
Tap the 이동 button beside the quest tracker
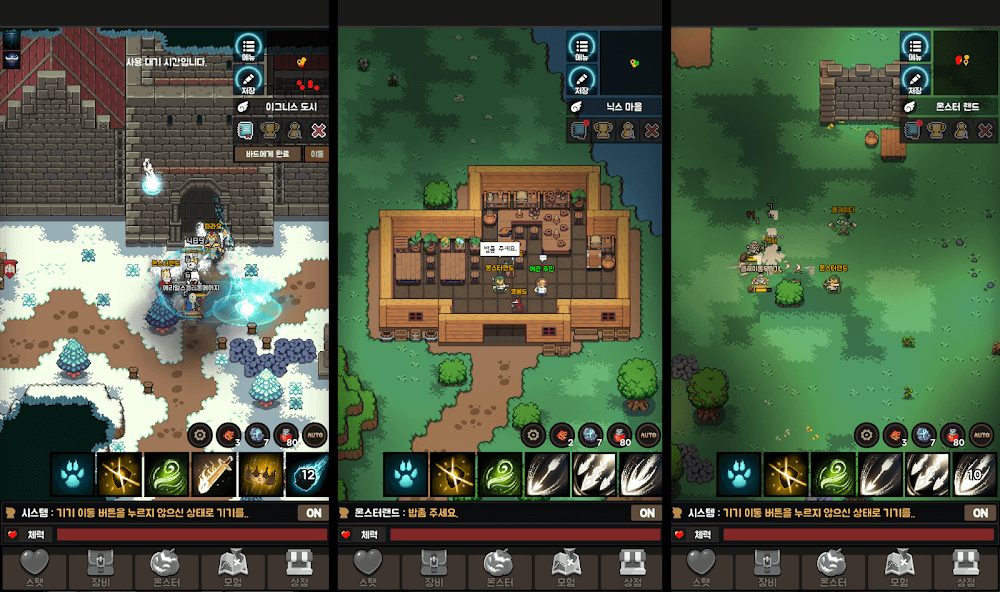click(317, 155)
